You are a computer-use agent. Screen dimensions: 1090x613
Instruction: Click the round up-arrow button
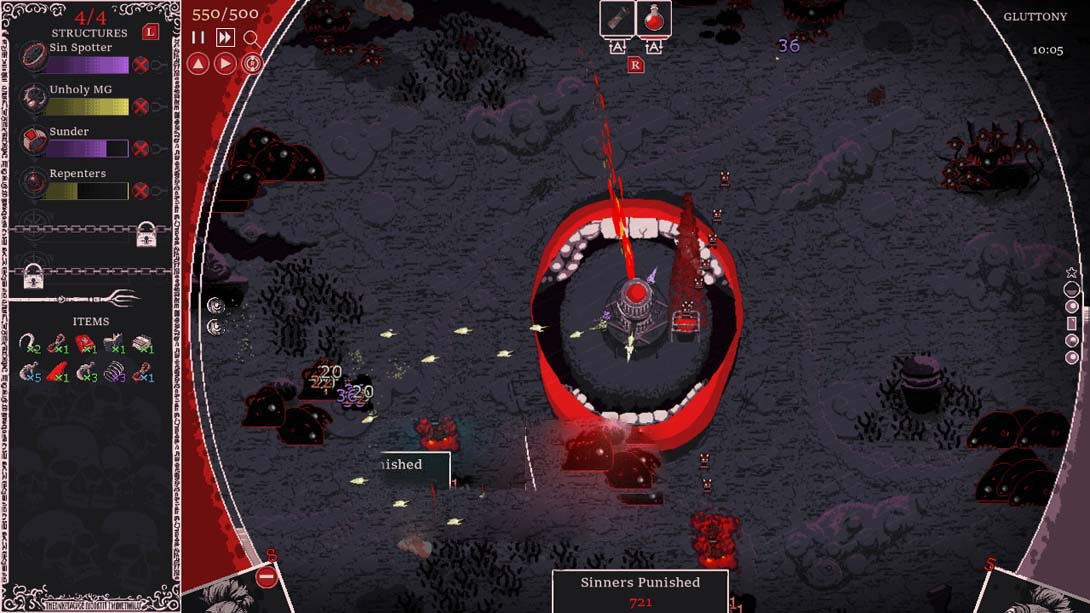coord(198,63)
